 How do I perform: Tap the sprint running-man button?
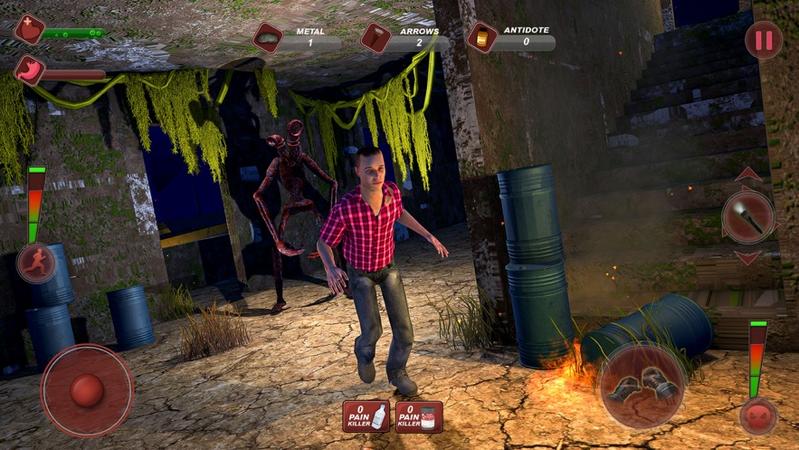pyautogui.click(x=35, y=263)
